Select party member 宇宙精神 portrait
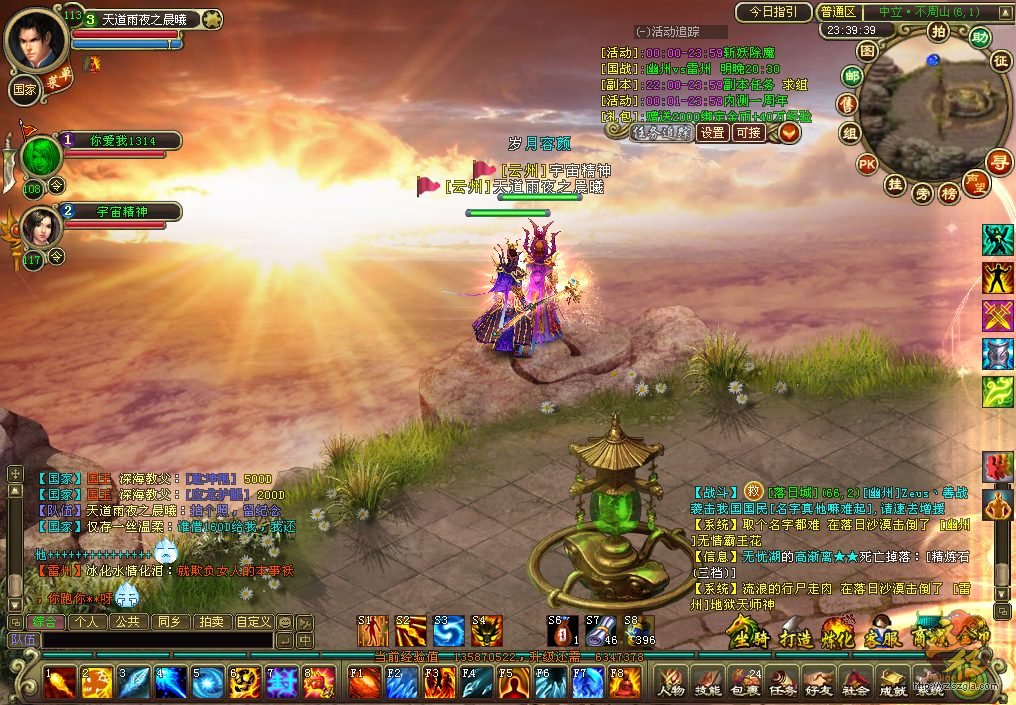Viewport: 1016px width, 705px height. (40, 229)
